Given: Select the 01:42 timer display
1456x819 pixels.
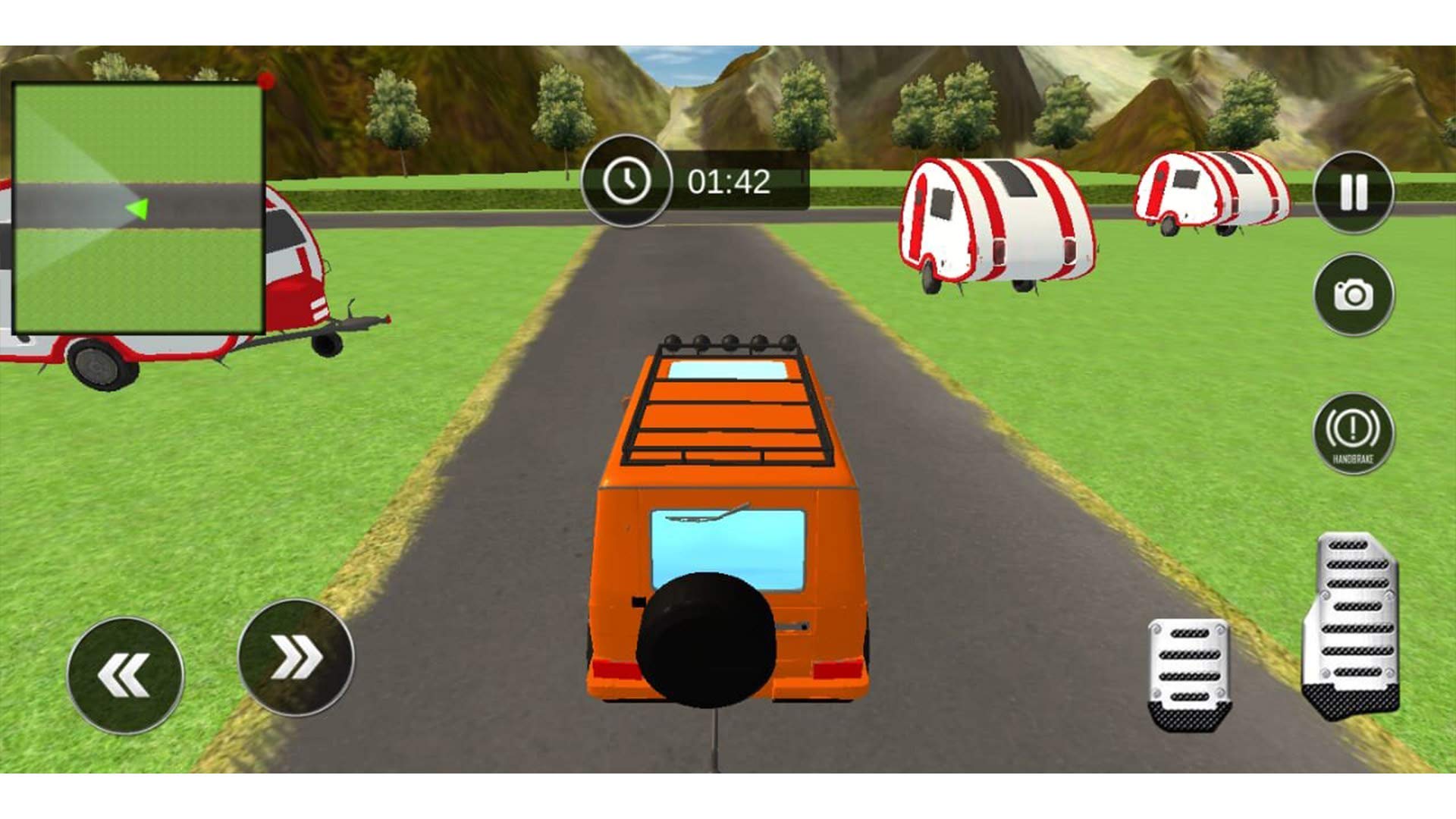Looking at the screenshot, I should pyautogui.click(x=730, y=180).
